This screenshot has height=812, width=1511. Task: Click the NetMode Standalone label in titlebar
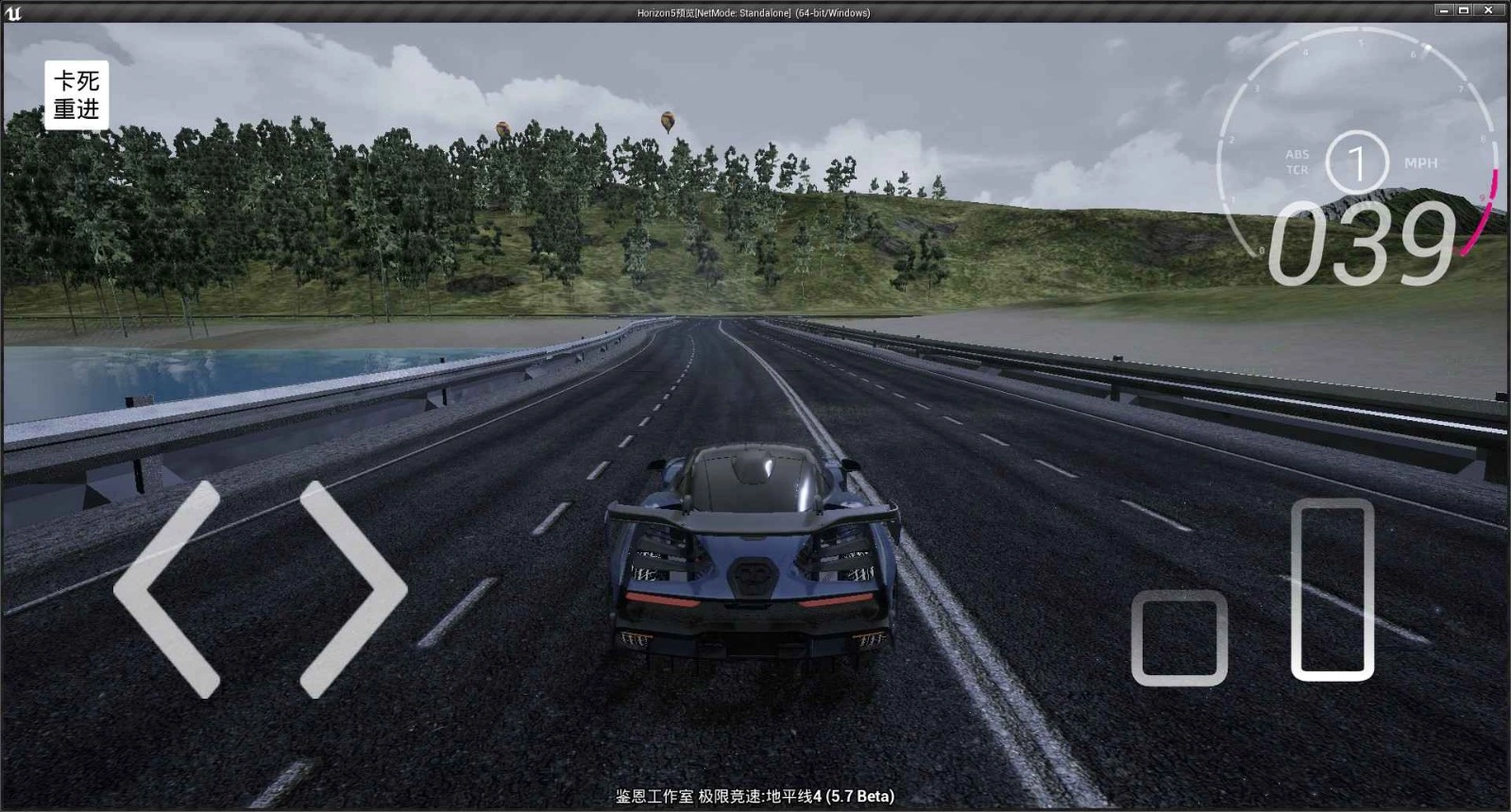(746, 13)
